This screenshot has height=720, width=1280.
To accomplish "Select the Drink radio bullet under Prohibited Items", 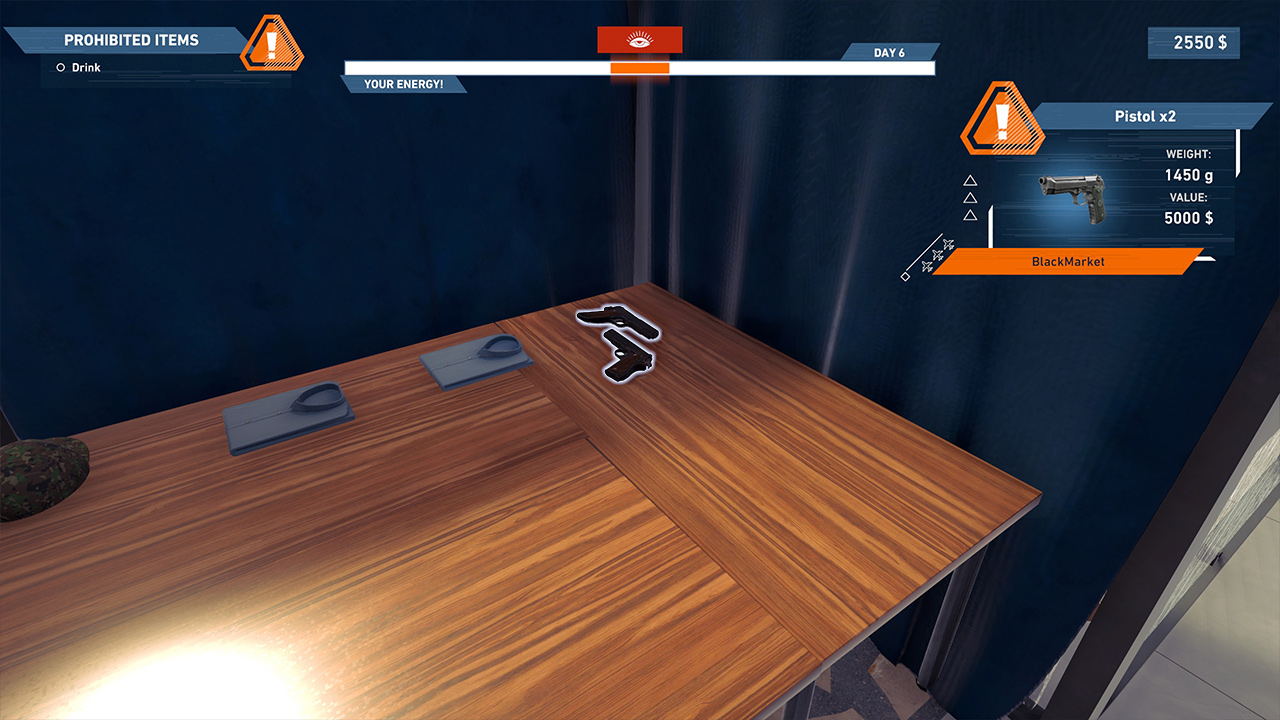I will [x=59, y=67].
